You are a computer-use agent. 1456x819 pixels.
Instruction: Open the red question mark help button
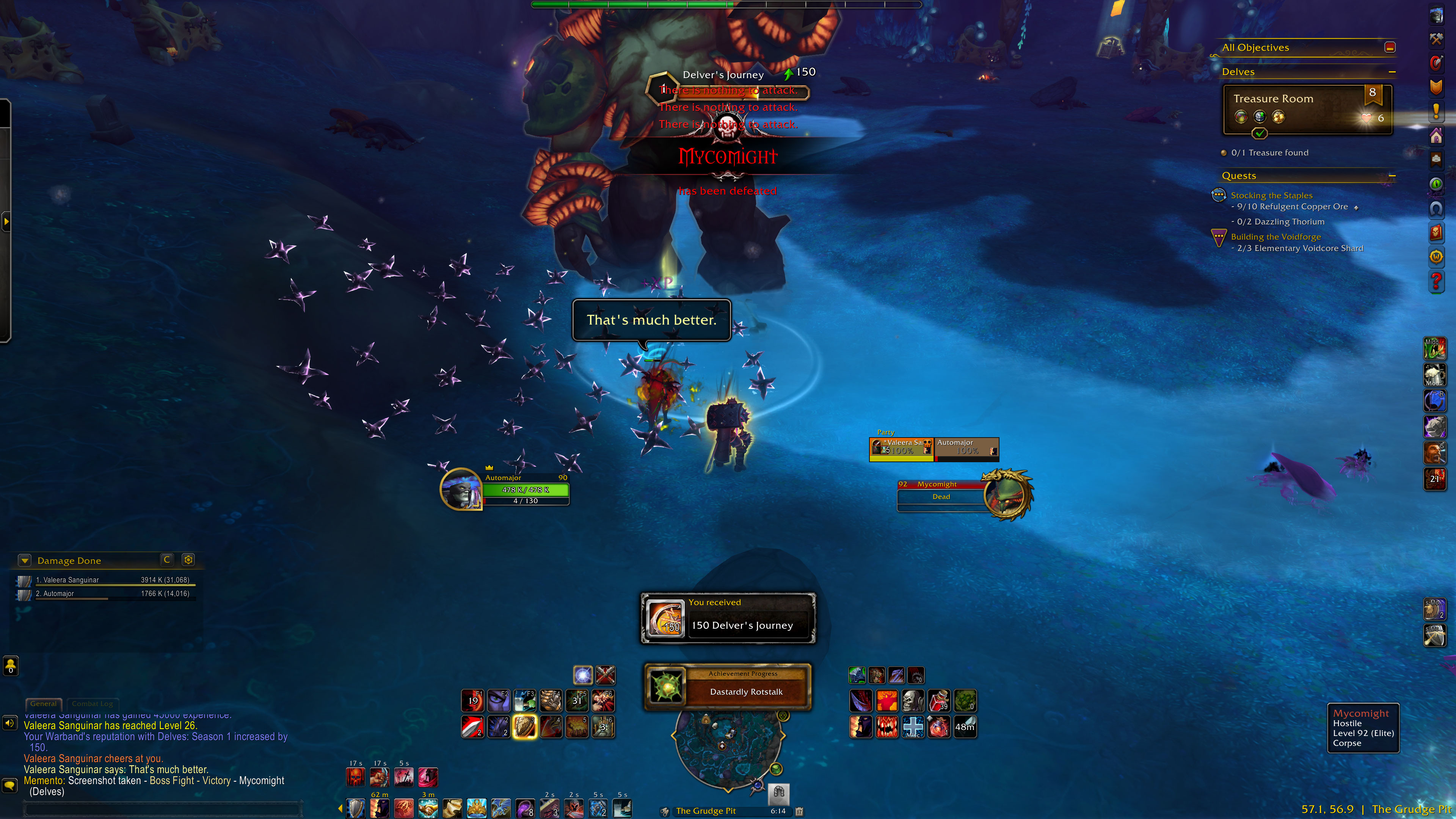pos(1436,280)
